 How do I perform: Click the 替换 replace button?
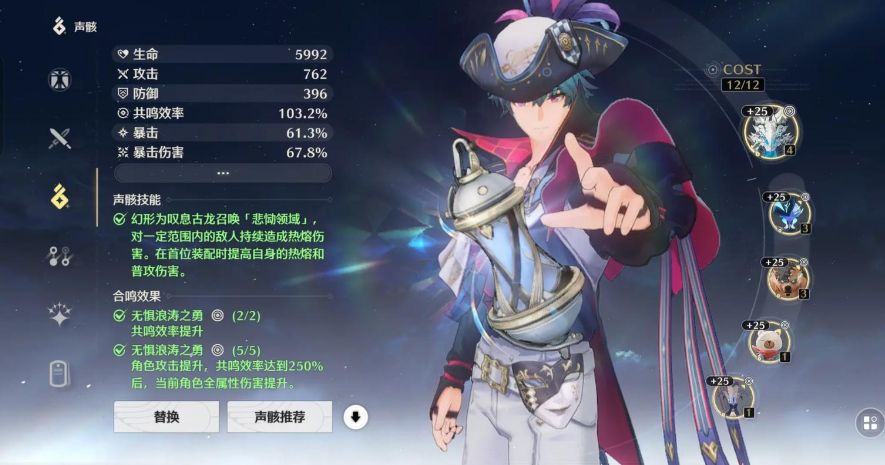click(166, 416)
